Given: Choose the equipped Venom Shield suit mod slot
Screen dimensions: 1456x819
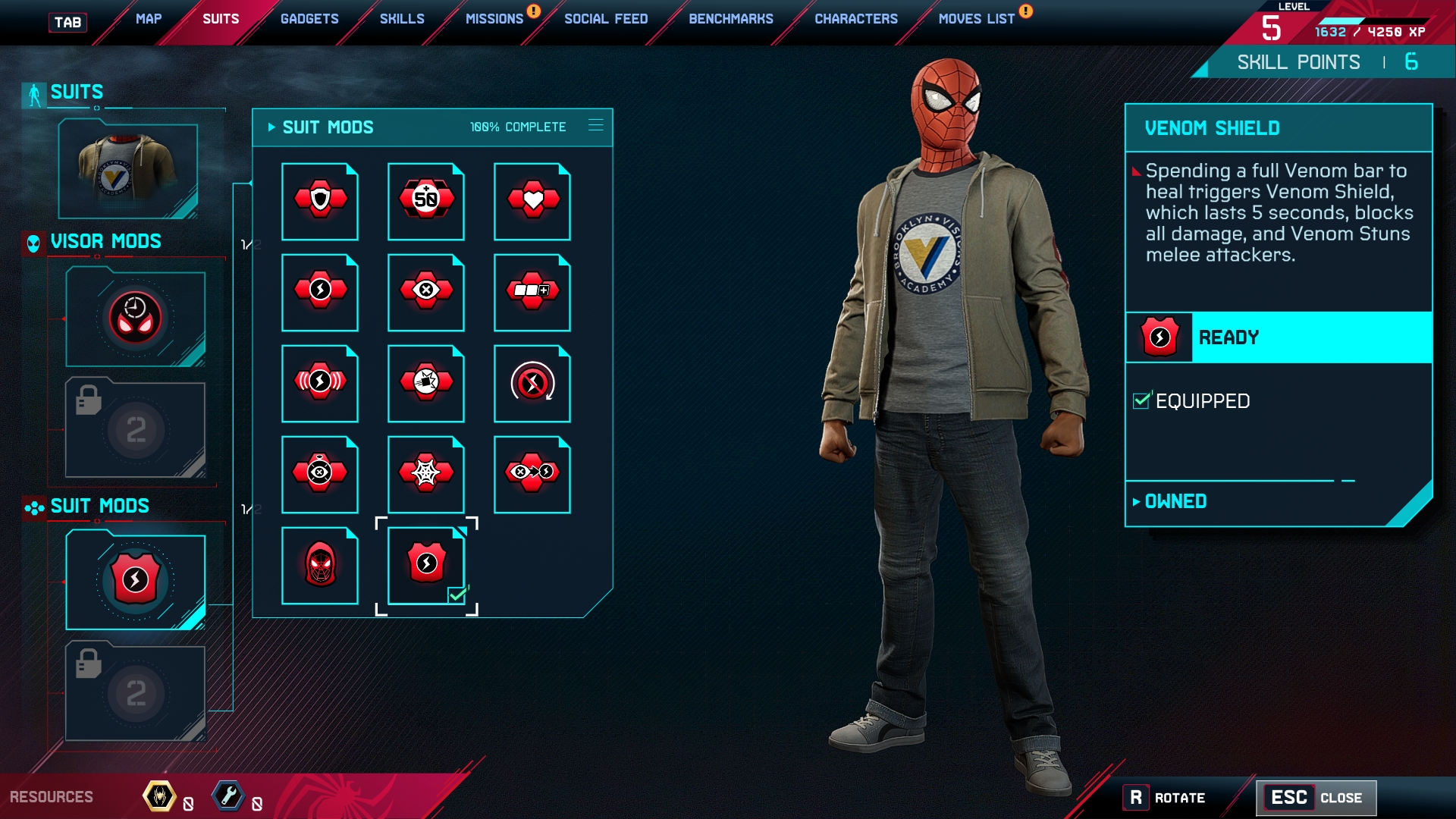Looking at the screenshot, I should [x=135, y=581].
